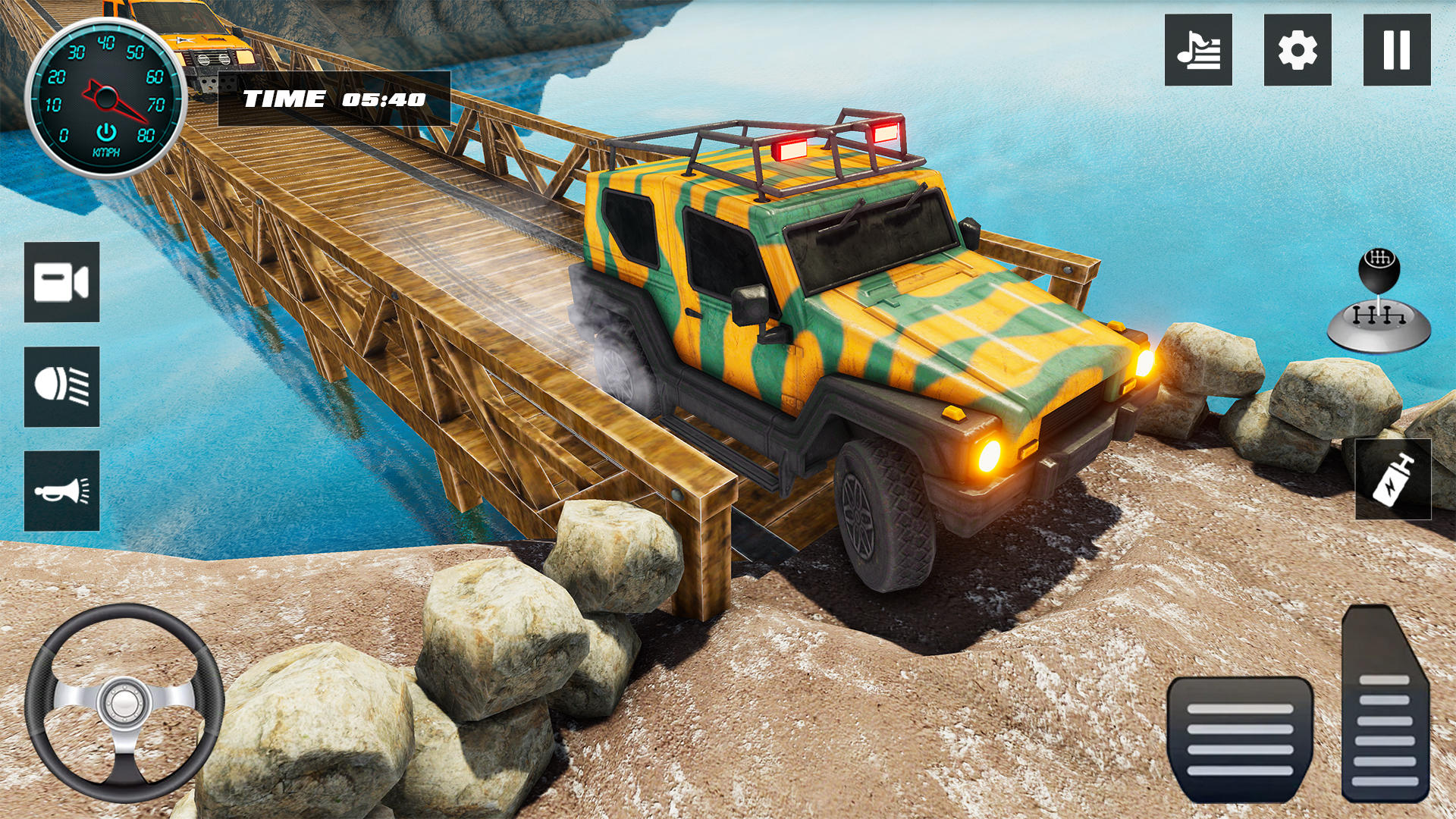The width and height of the screenshot is (1456, 819).
Task: Toggle the headlights
Action: 61,387
